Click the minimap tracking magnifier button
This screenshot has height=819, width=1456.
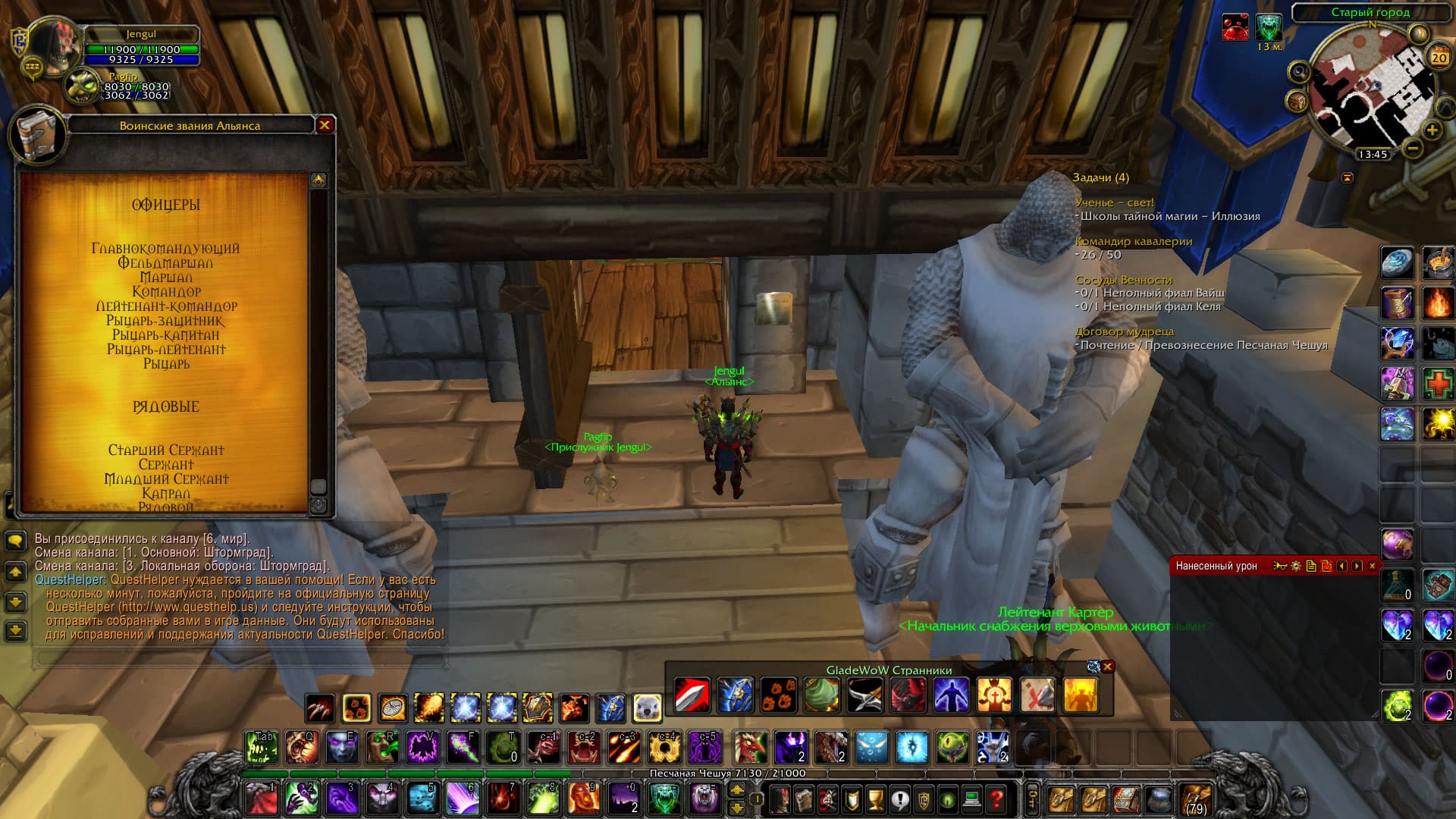[1299, 73]
